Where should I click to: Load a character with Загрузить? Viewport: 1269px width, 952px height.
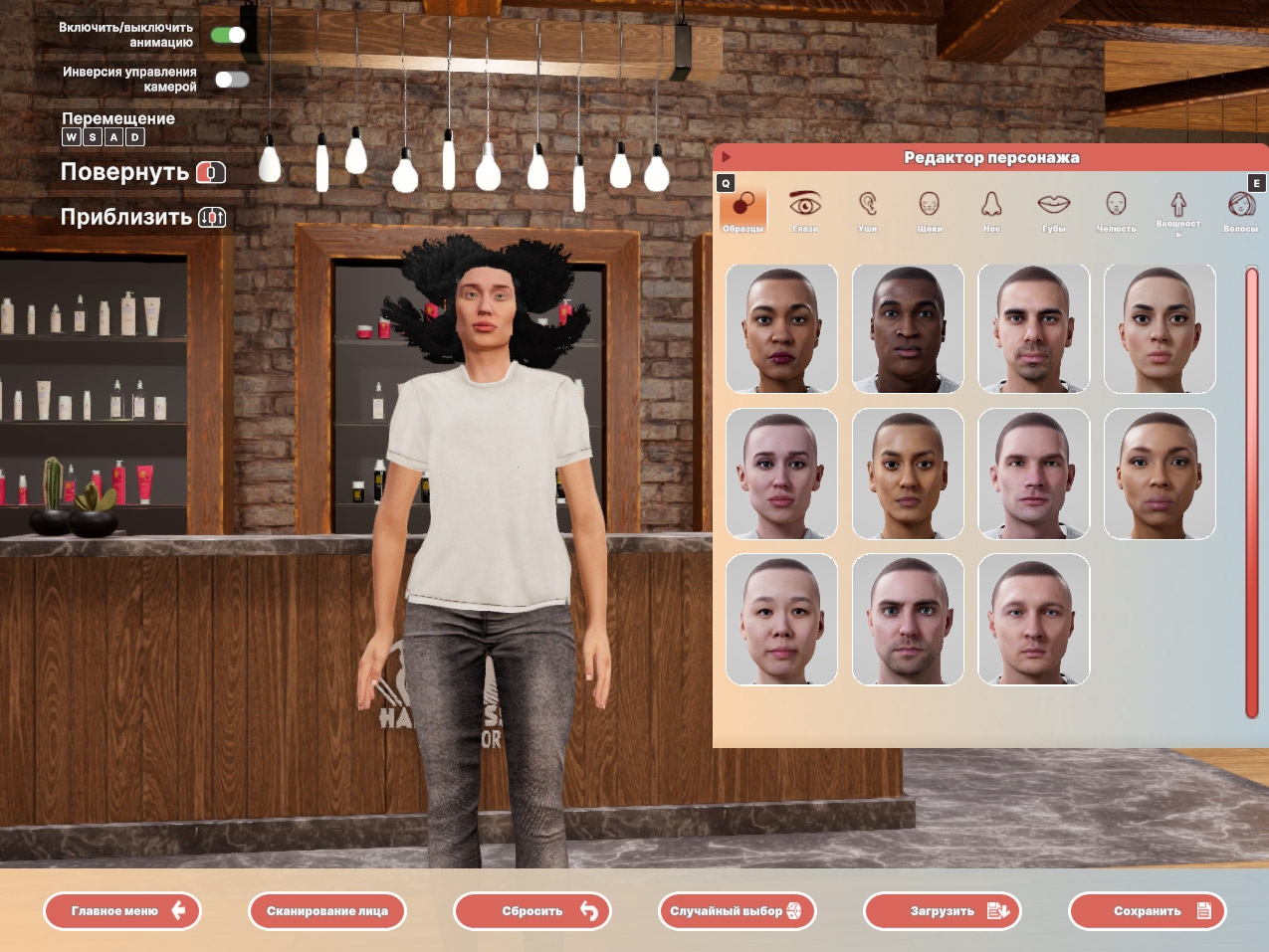942,911
